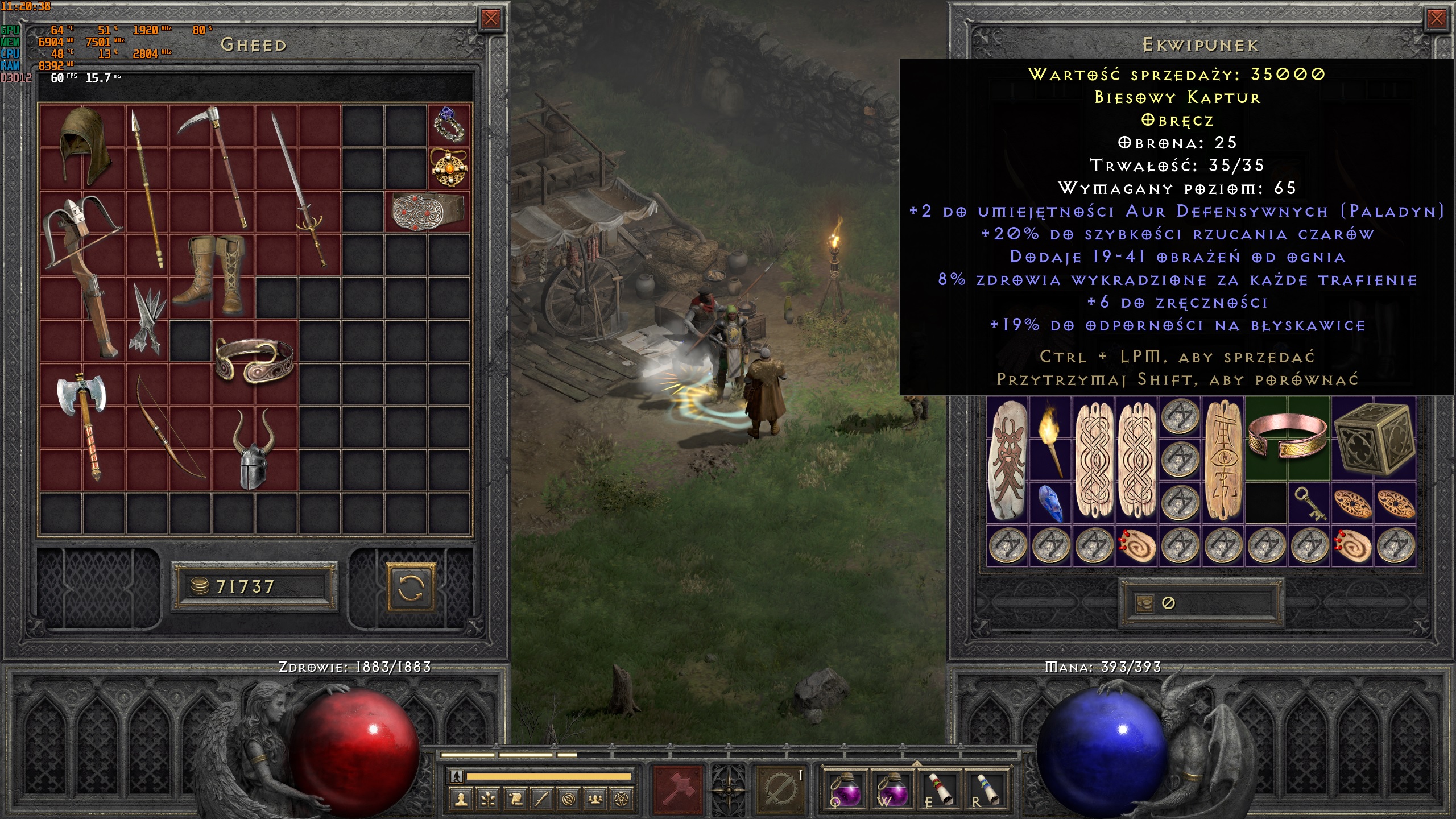Image resolution: width=1456 pixels, height=819 pixels.
Task: Click the golden amulet in the shop
Action: point(449,168)
